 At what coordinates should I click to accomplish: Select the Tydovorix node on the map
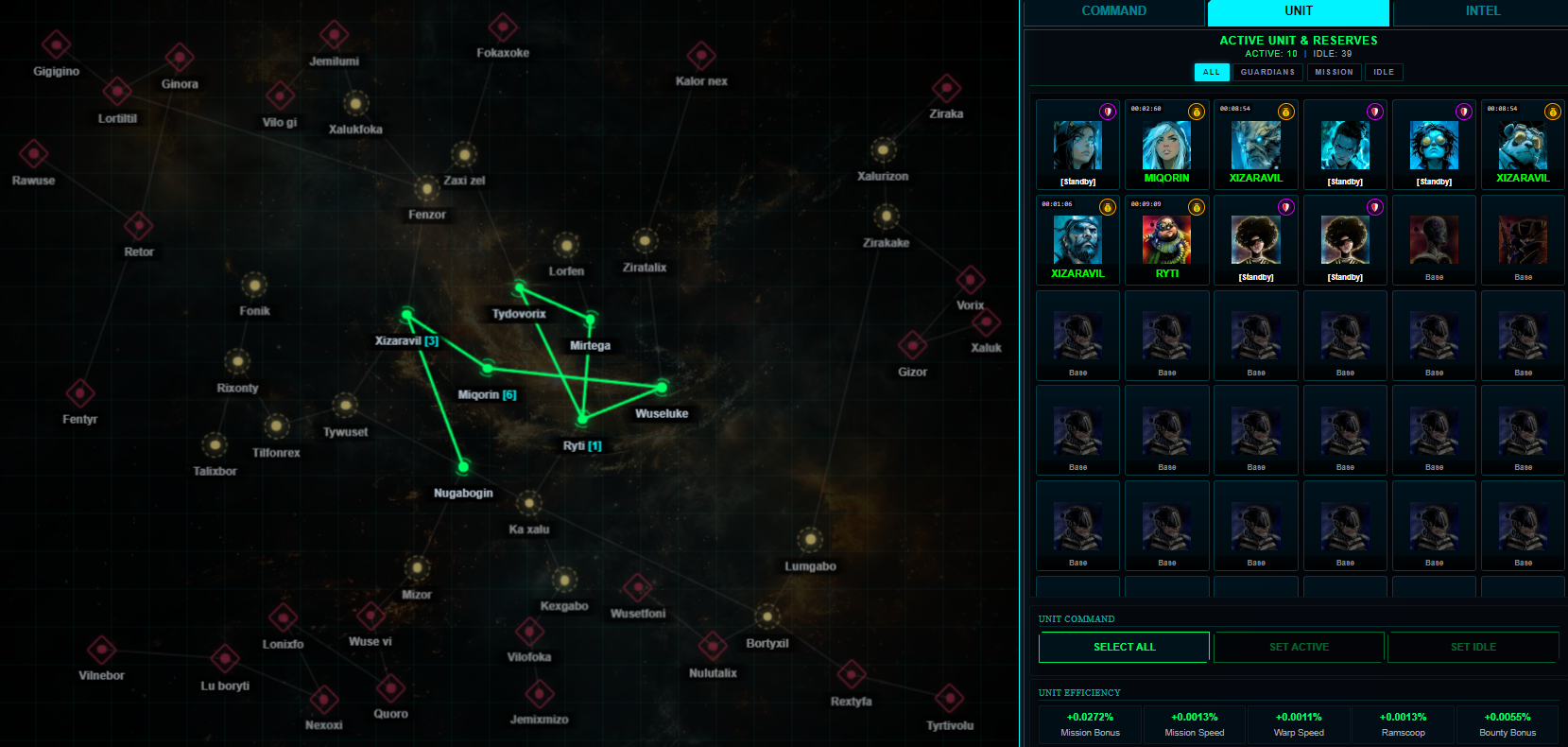(x=520, y=287)
